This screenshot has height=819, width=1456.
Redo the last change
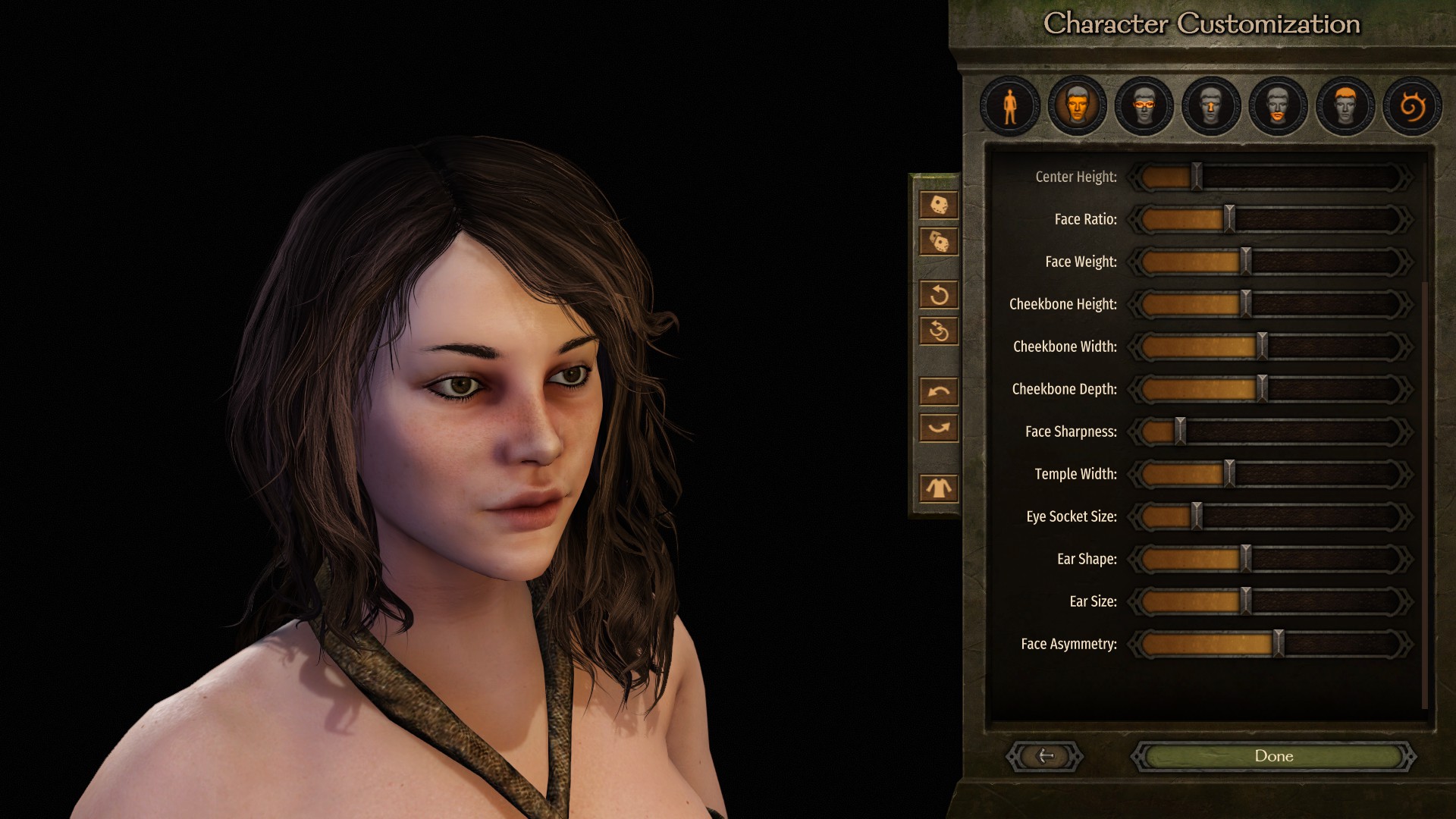[939, 428]
